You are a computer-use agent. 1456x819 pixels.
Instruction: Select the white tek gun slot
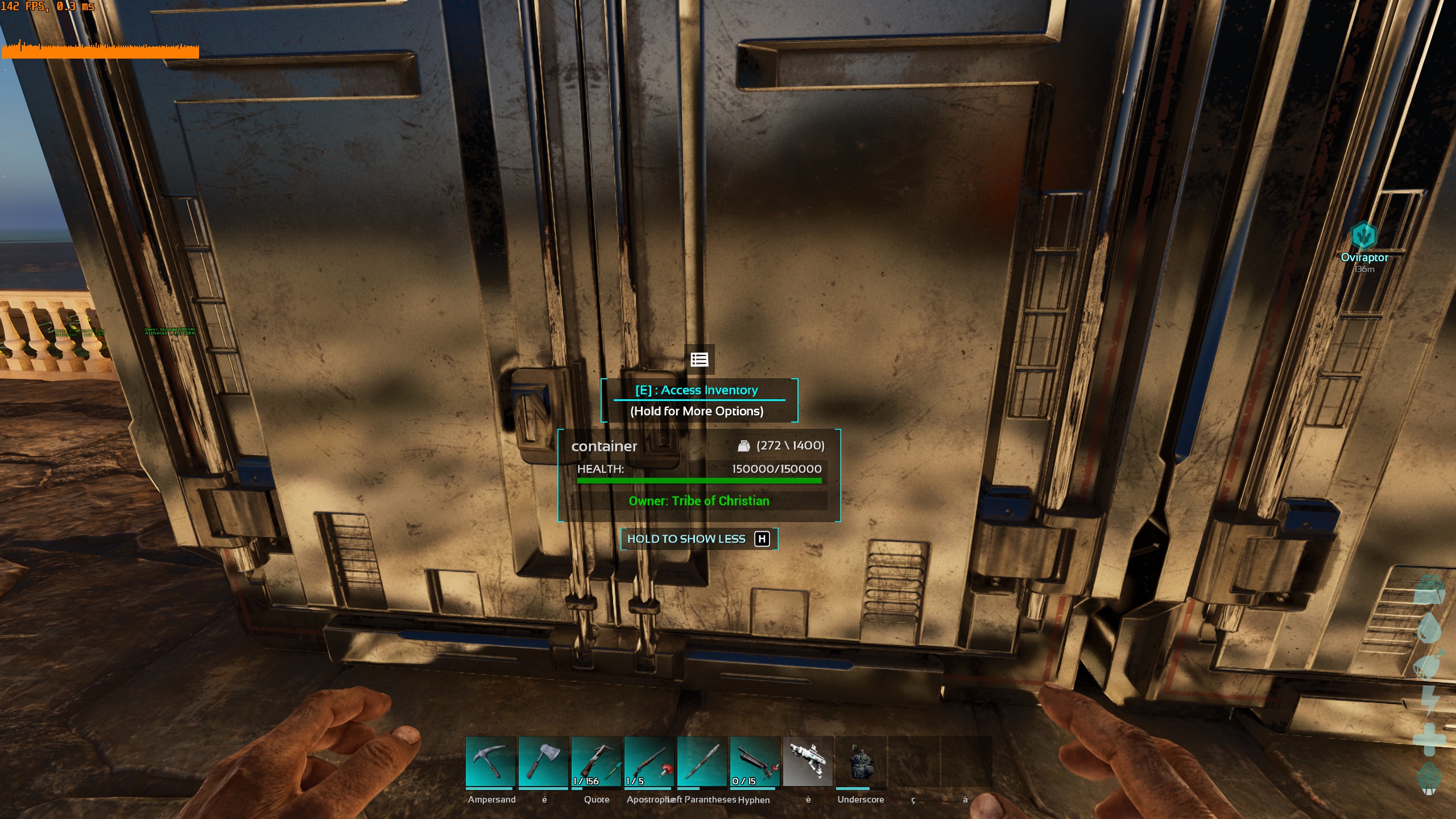tap(808, 762)
